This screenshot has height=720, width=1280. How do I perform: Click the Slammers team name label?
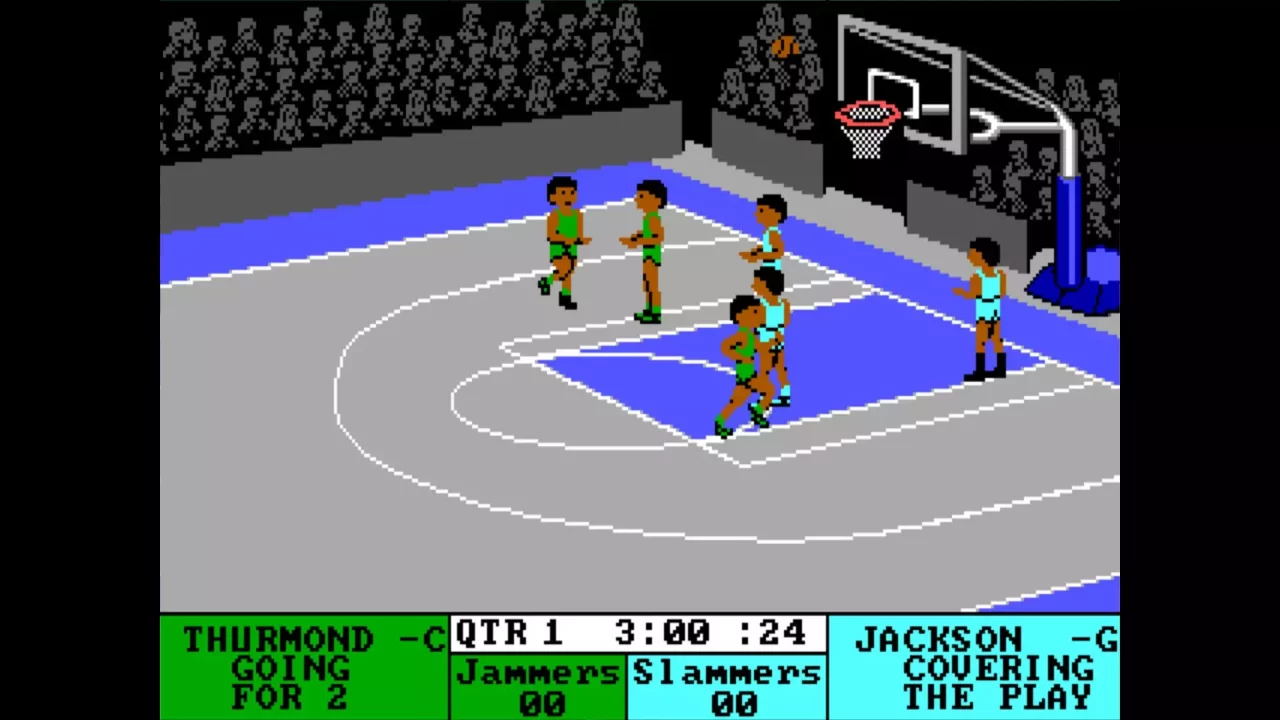[727, 672]
